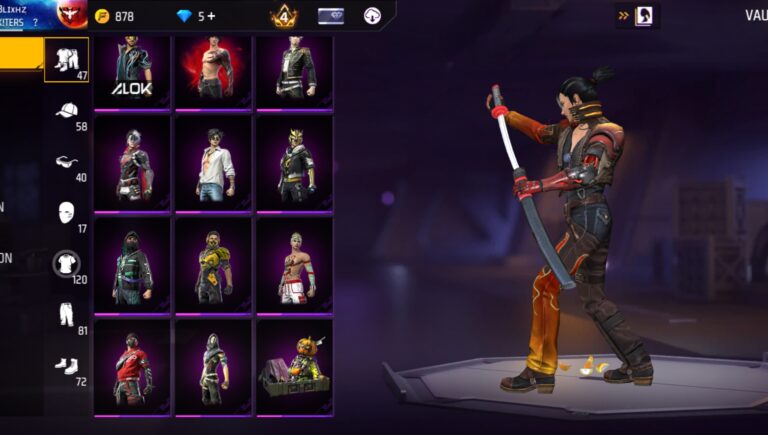Switch to the t-shirt tops category
The image size is (768, 435).
(x=67, y=264)
